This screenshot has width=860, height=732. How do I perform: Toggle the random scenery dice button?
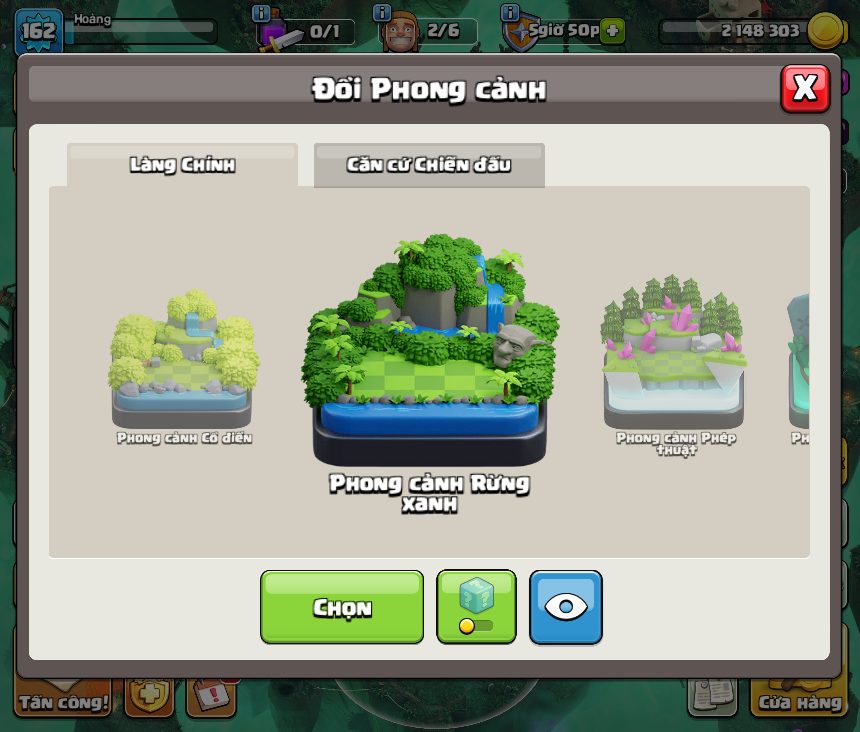pyautogui.click(x=476, y=607)
